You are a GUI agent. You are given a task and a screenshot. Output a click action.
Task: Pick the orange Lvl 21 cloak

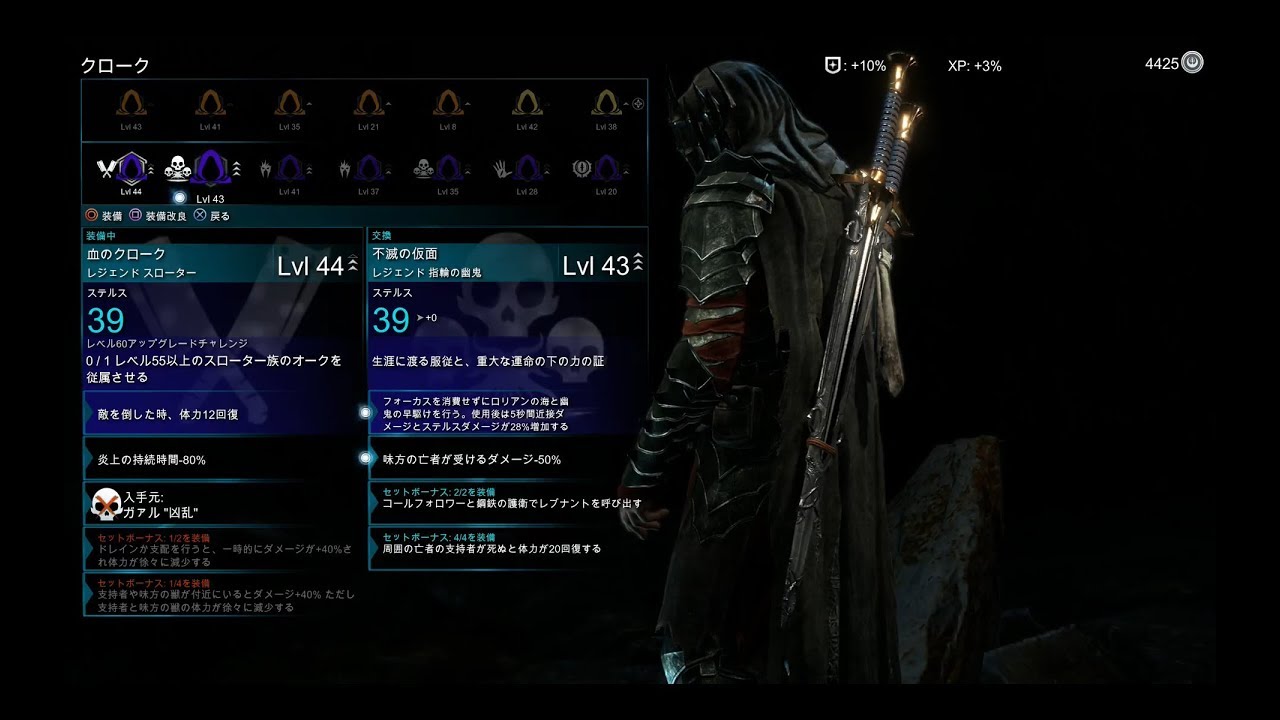click(368, 104)
